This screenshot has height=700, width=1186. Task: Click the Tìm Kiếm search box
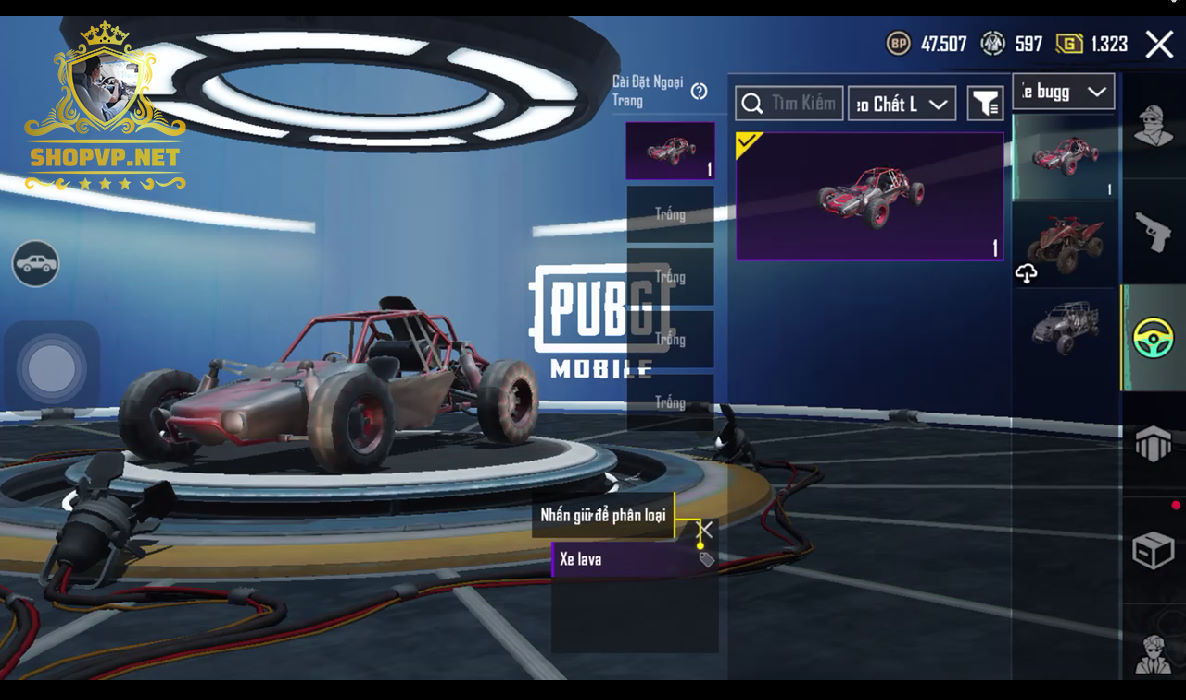tap(789, 103)
